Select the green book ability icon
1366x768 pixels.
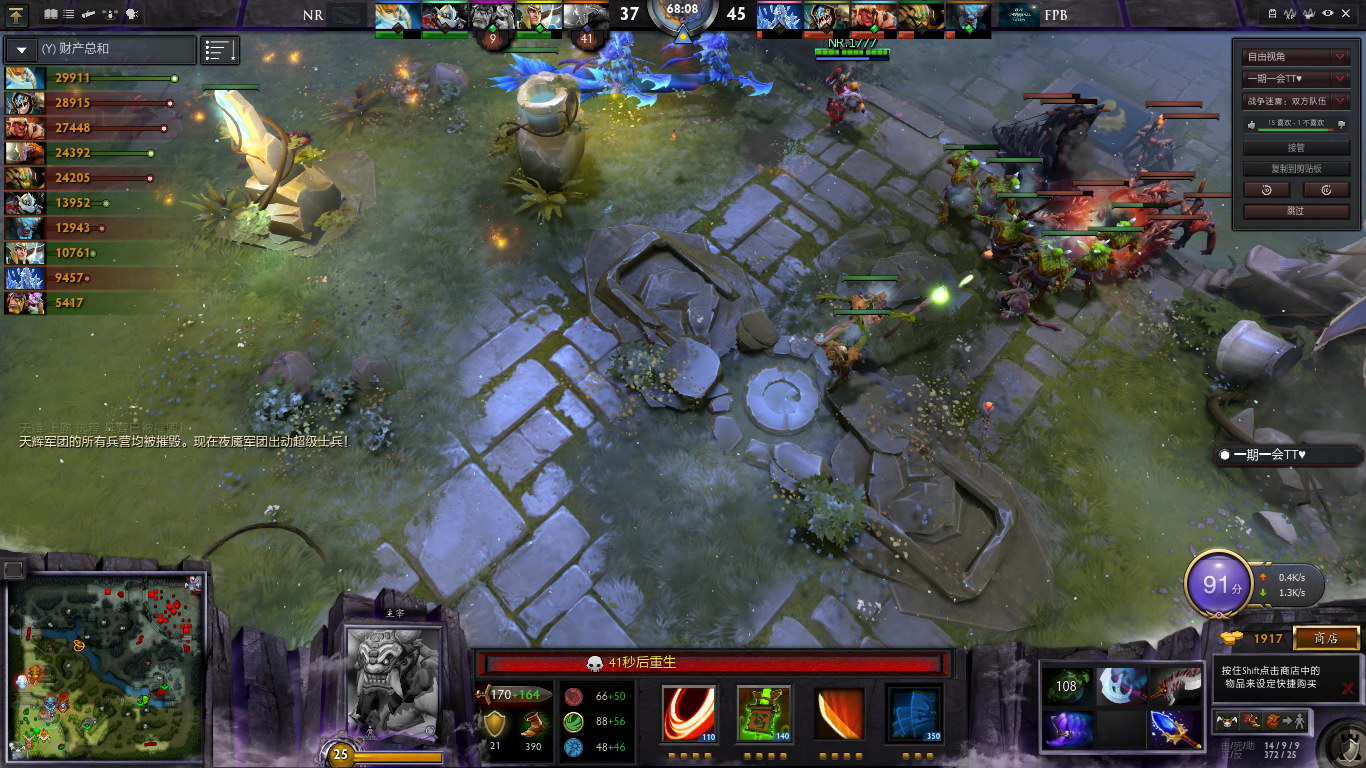pos(764,712)
